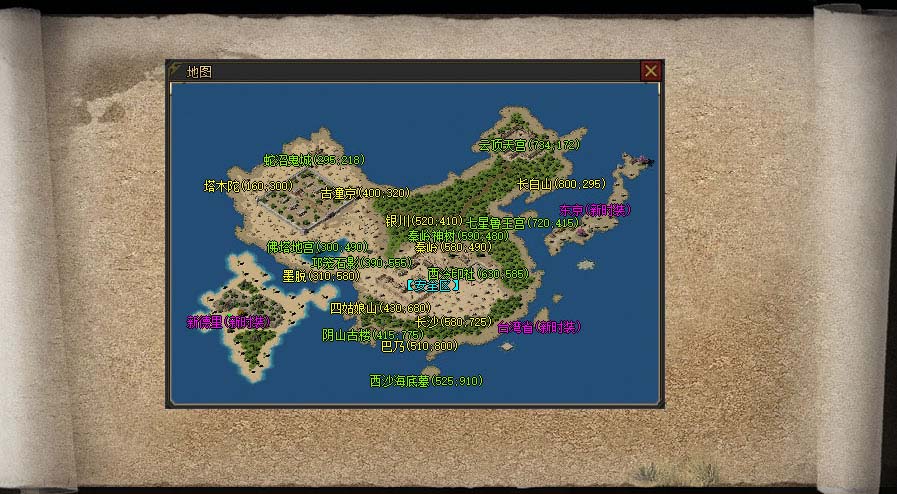Click the 西沙海底墓 map marker
Screen dimensions: 897x494
(x=425, y=381)
